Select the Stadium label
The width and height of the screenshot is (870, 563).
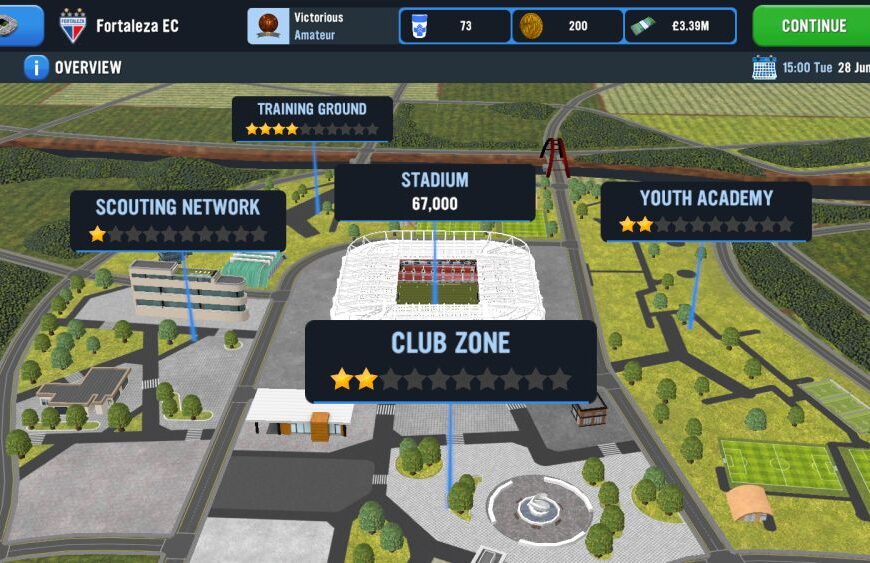coord(434,192)
